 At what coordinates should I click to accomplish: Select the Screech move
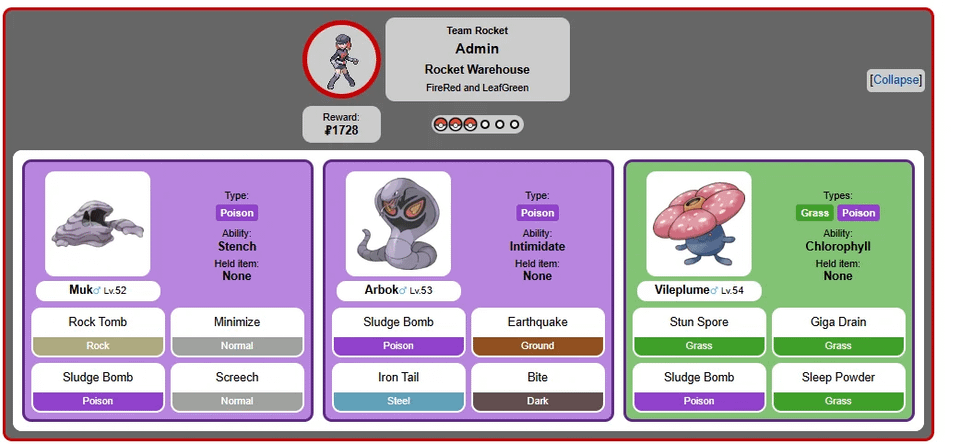point(237,377)
